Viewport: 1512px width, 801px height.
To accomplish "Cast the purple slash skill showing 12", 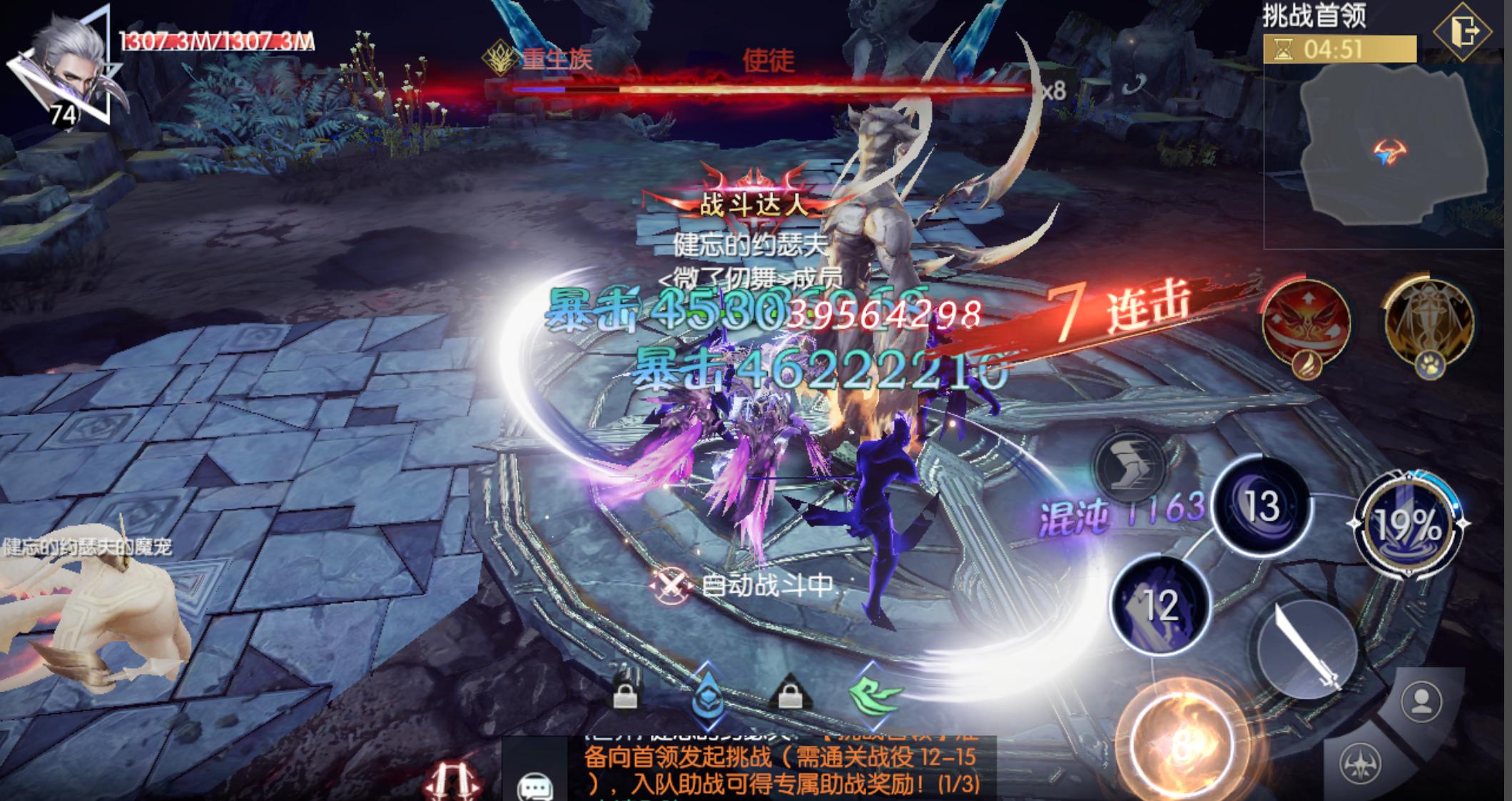I will click(x=1161, y=604).
